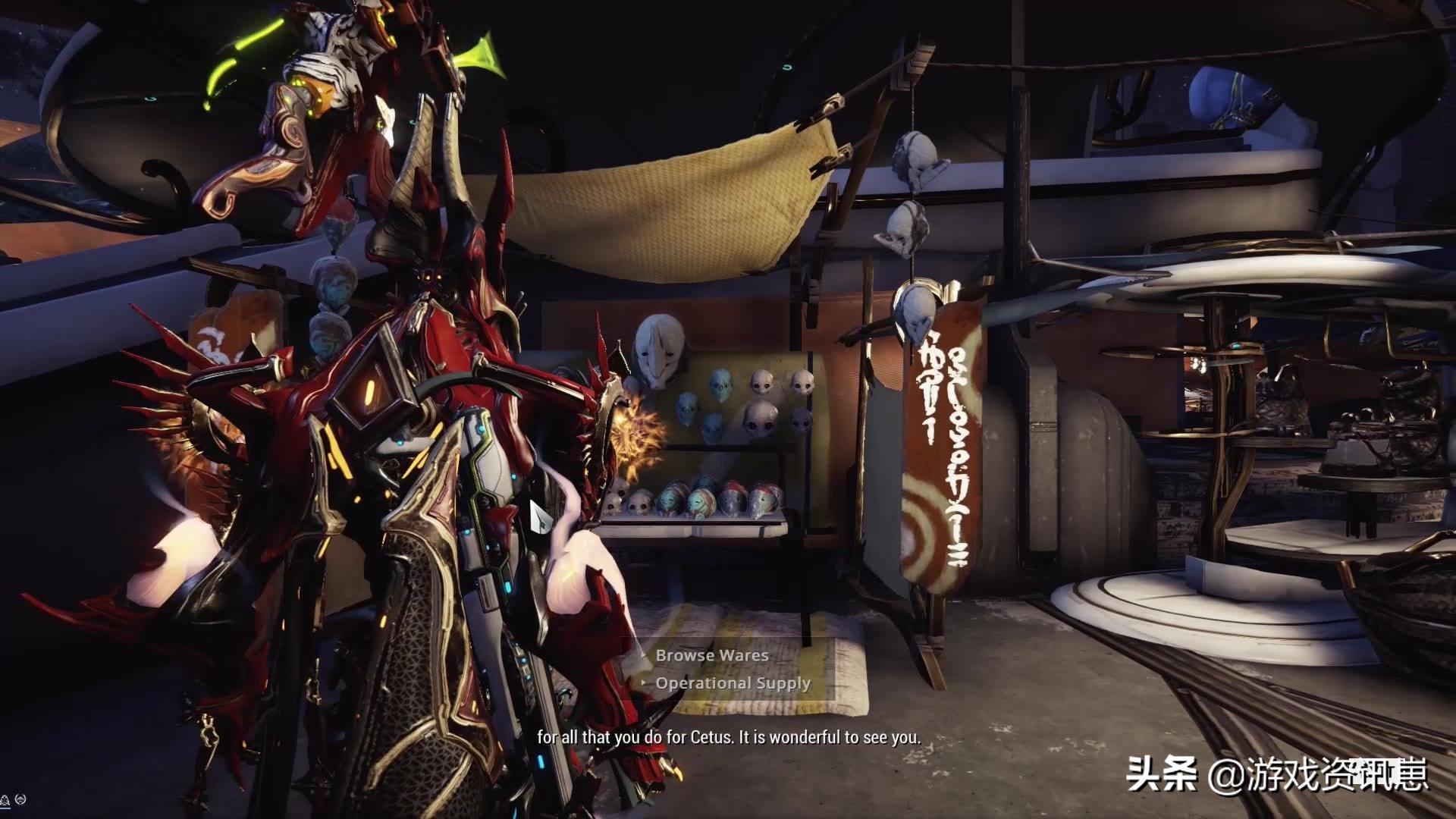Image resolution: width=1456 pixels, height=819 pixels.
Task: Choose the Browse Wares dialogue option
Action: (711, 655)
